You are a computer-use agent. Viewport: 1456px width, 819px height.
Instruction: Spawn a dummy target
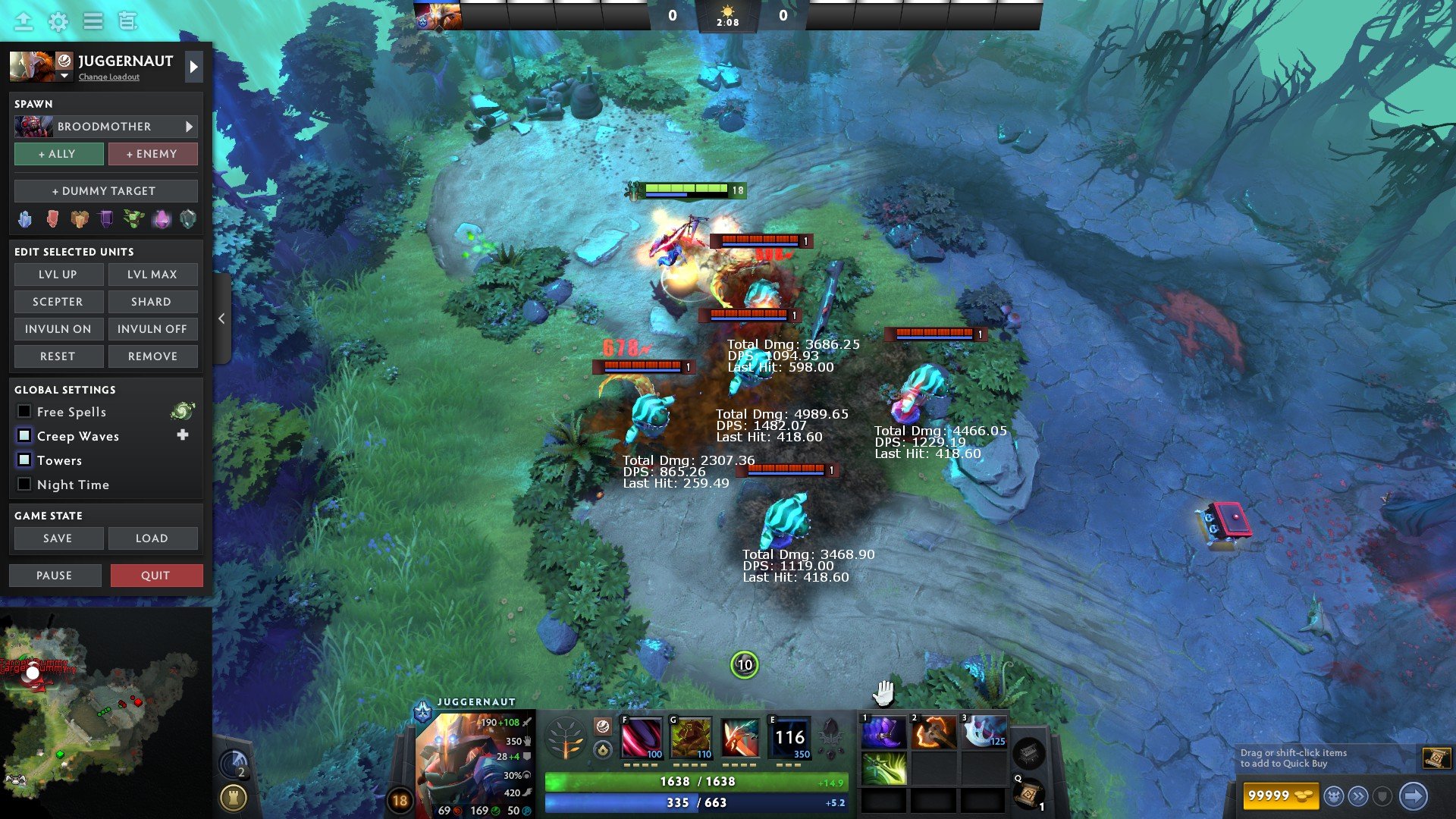coord(105,191)
